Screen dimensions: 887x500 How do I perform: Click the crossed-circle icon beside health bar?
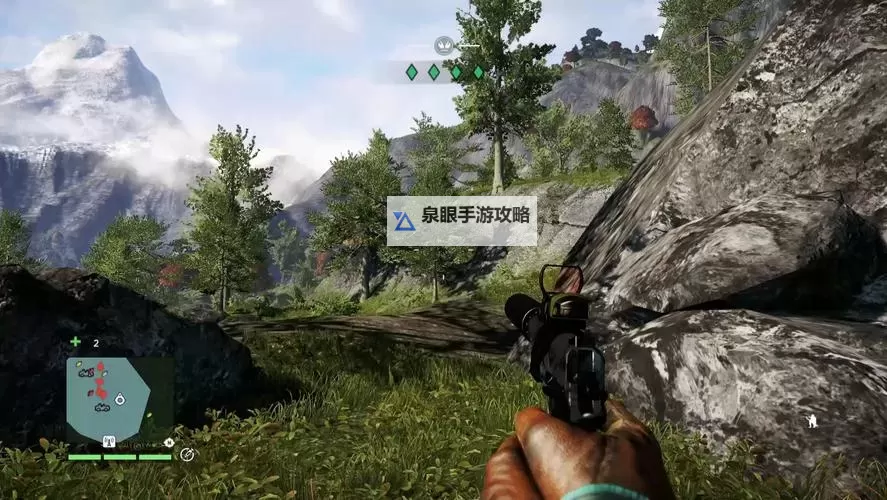[187, 454]
